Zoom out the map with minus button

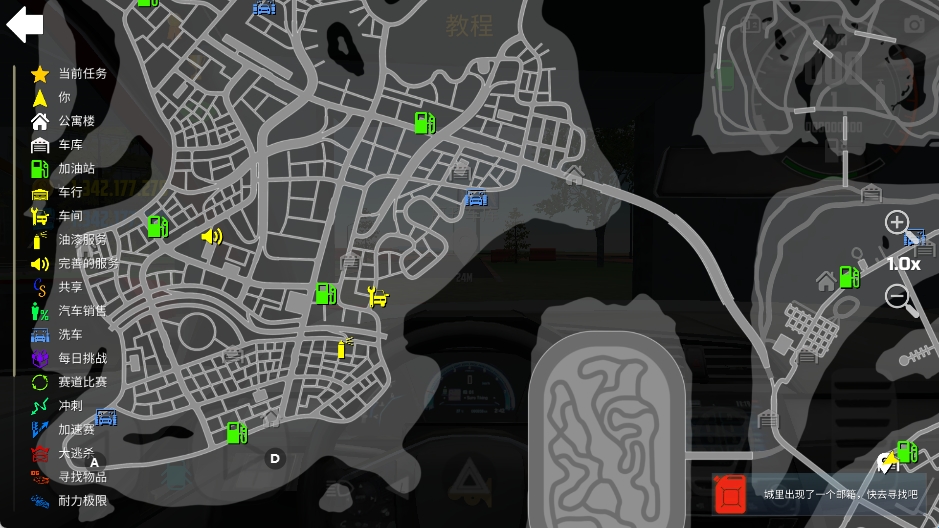(897, 296)
